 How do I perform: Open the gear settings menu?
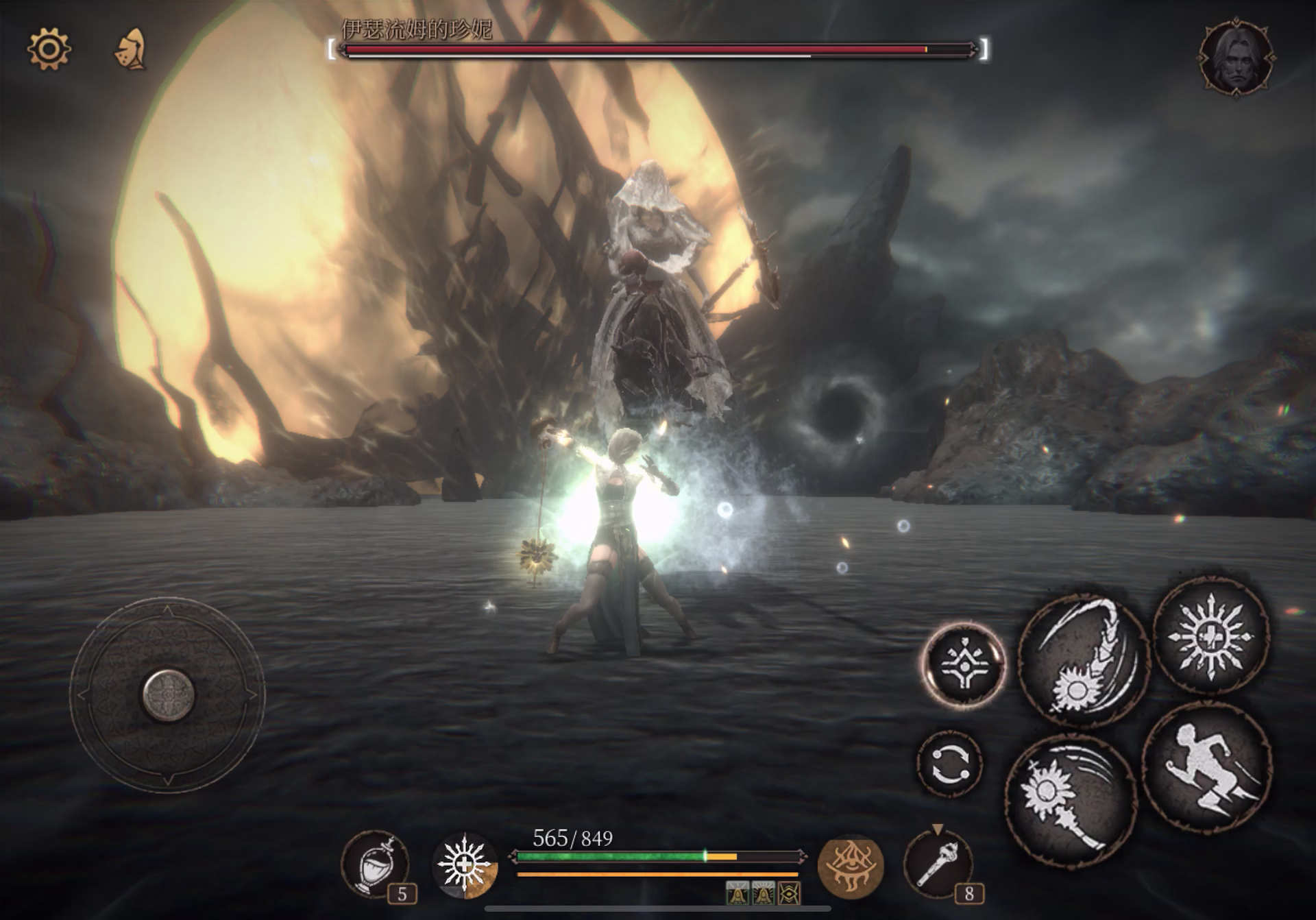(x=48, y=49)
